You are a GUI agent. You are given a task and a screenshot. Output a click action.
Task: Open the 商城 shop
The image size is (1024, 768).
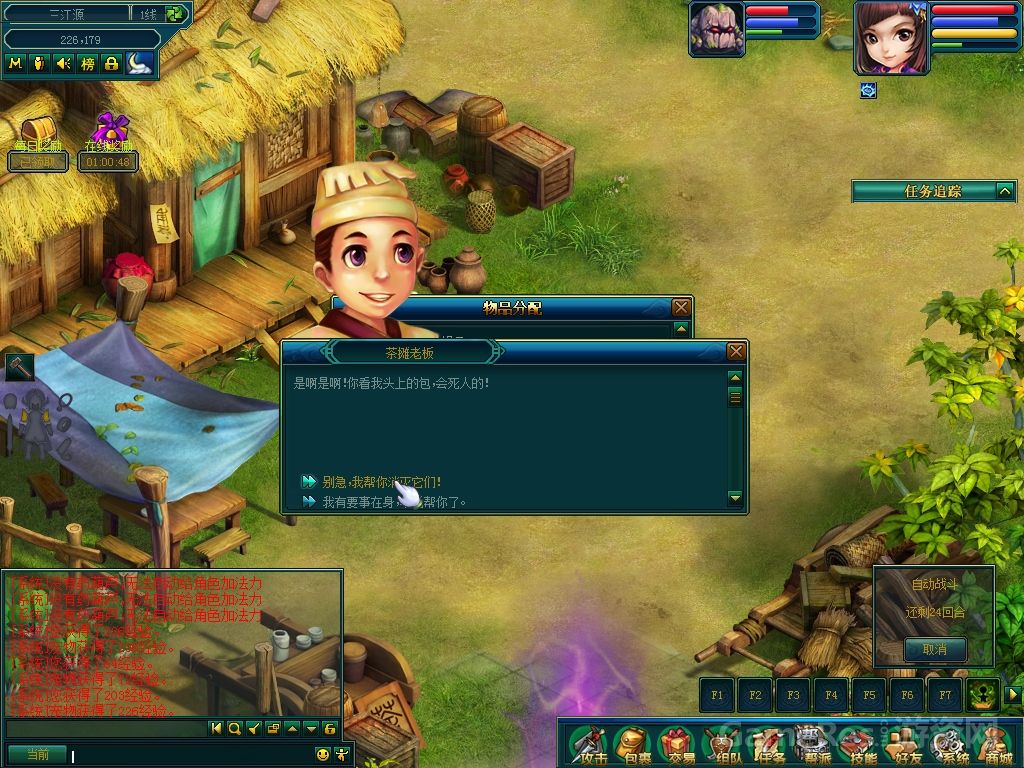tap(997, 745)
